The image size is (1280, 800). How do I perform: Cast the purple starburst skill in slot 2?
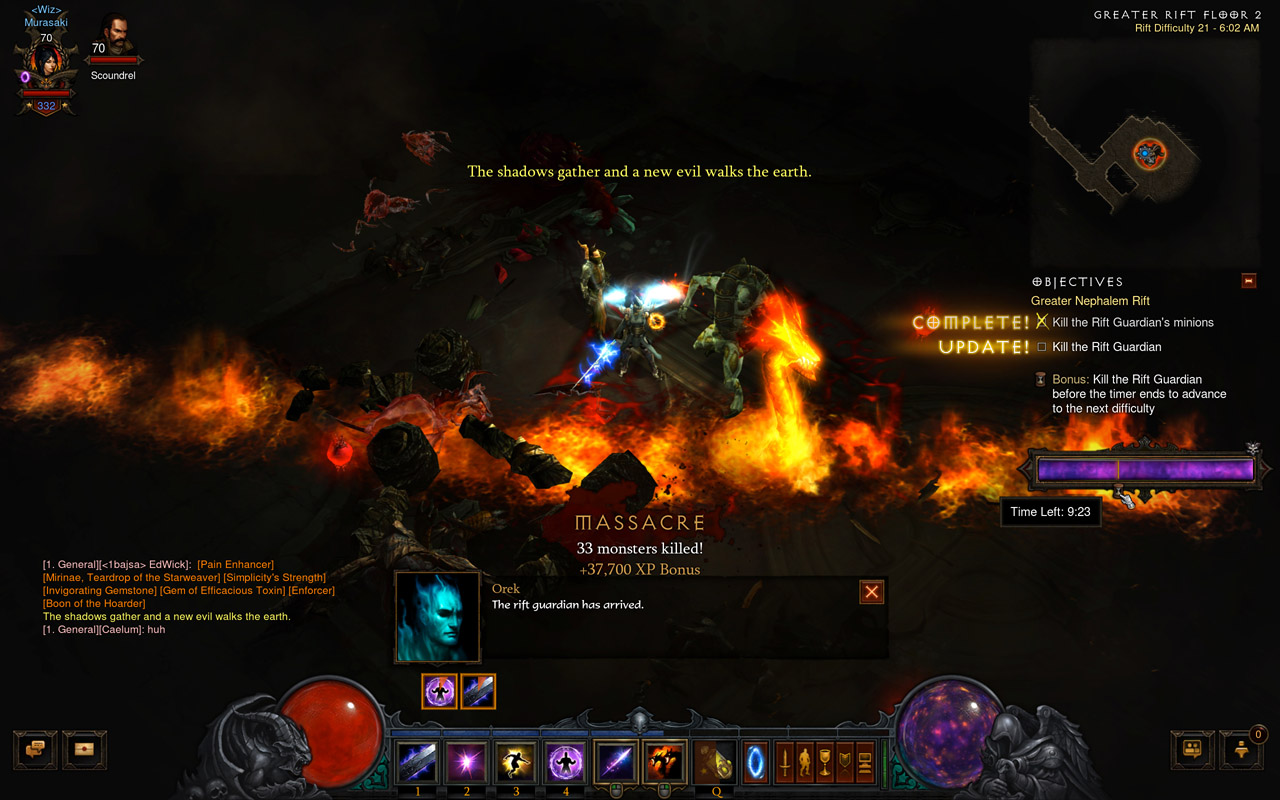(x=466, y=763)
